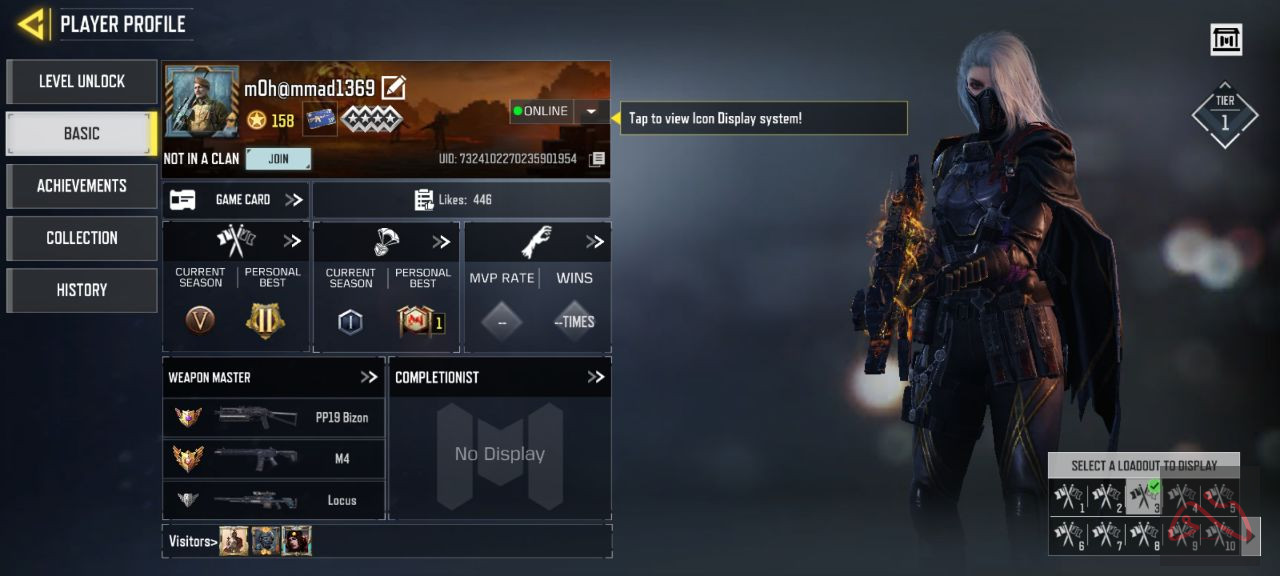Screen dimensions: 1280x576
Task: Copy the player UID
Action: coord(597,159)
